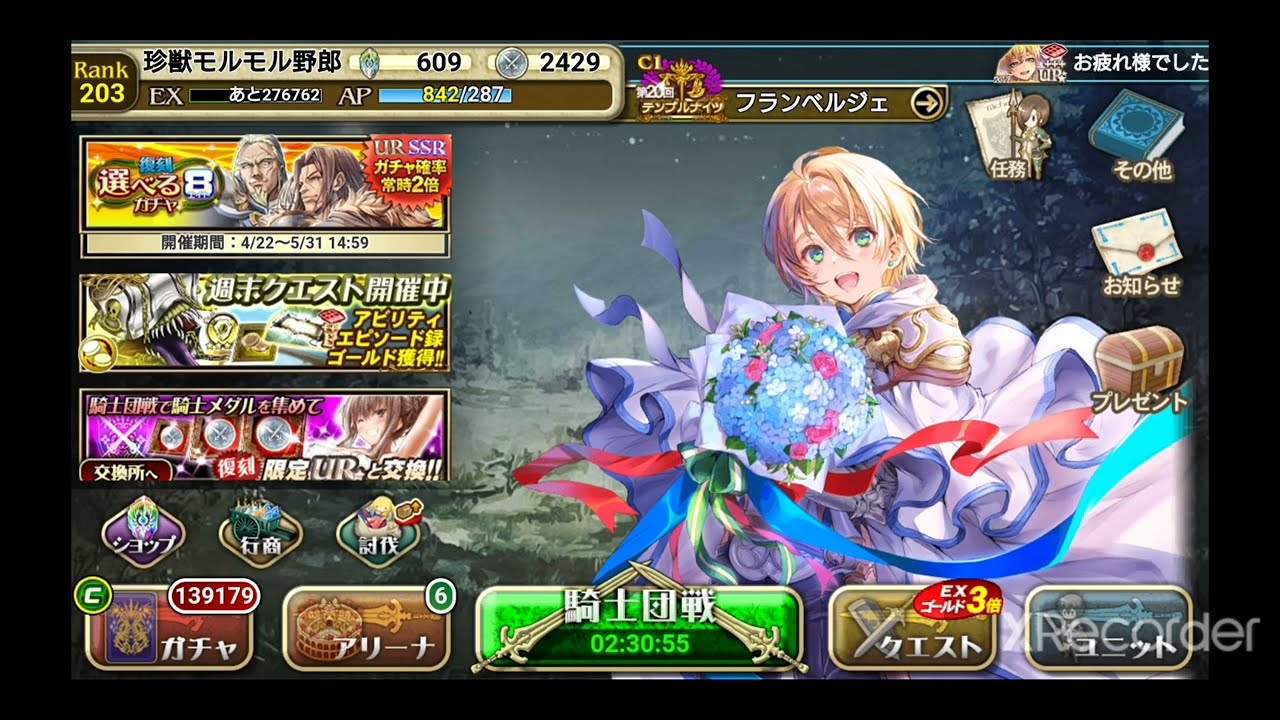
Task: Start the 騎士団戦 knight order battle
Action: 639,628
